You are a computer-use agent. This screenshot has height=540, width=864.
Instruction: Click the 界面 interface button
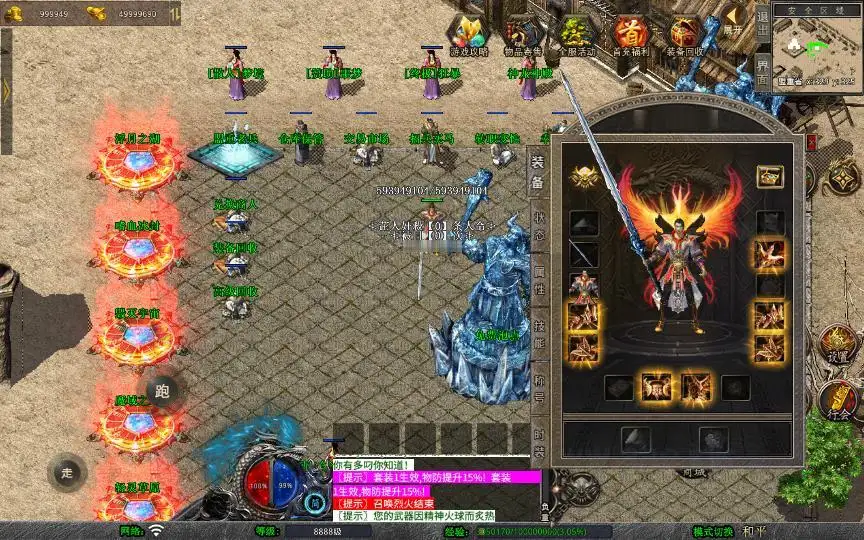click(x=762, y=70)
